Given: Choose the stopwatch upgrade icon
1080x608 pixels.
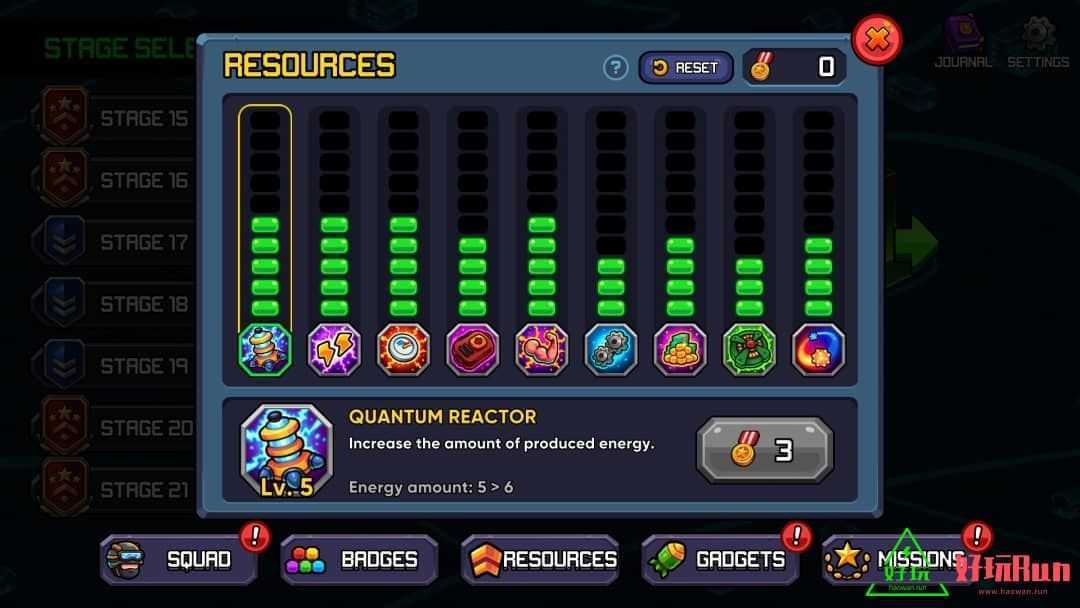Looking at the screenshot, I should click(403, 350).
